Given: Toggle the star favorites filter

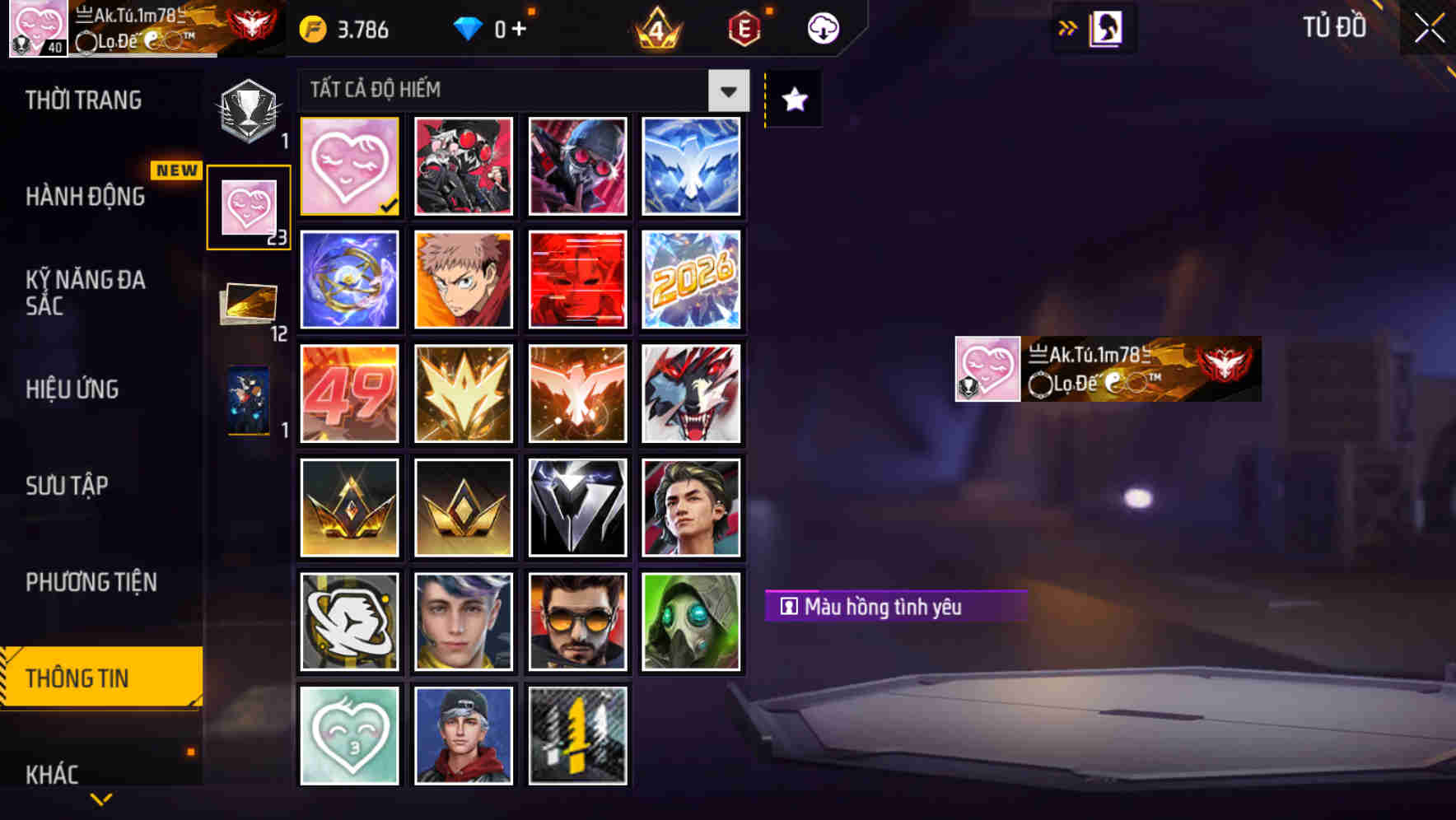Looking at the screenshot, I should click(x=792, y=100).
